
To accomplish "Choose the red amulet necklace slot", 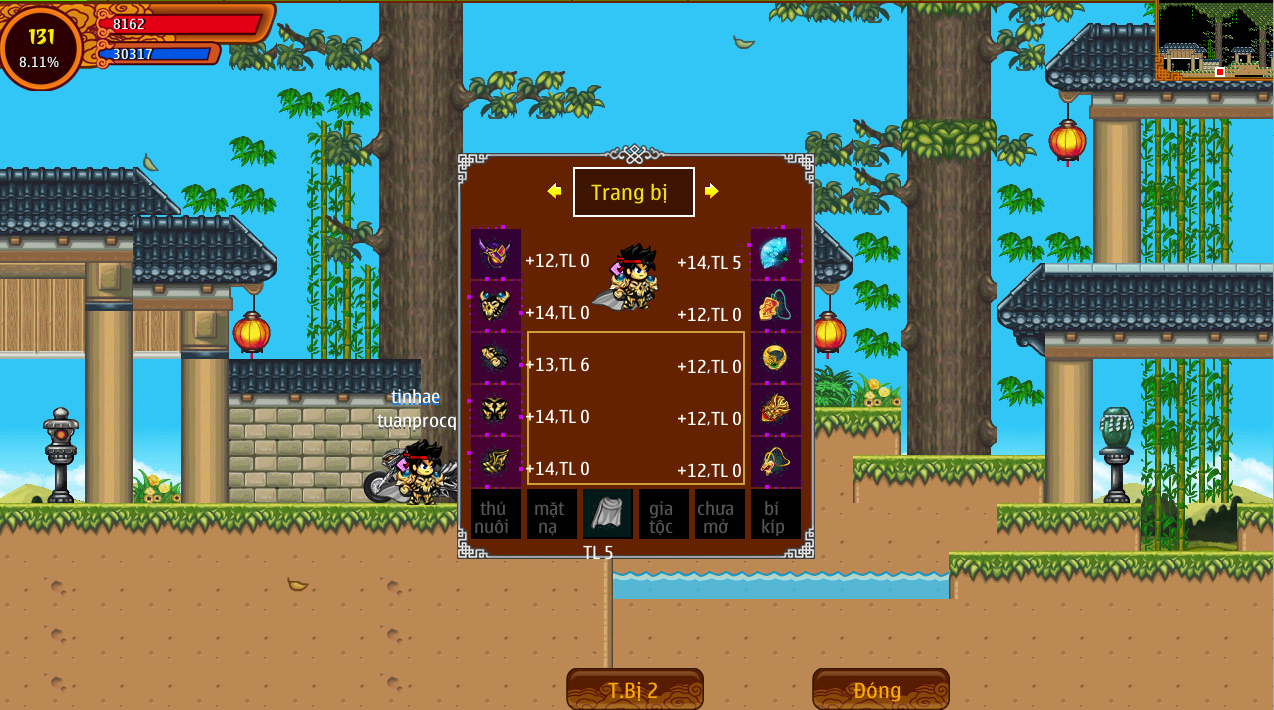I will tap(776, 306).
